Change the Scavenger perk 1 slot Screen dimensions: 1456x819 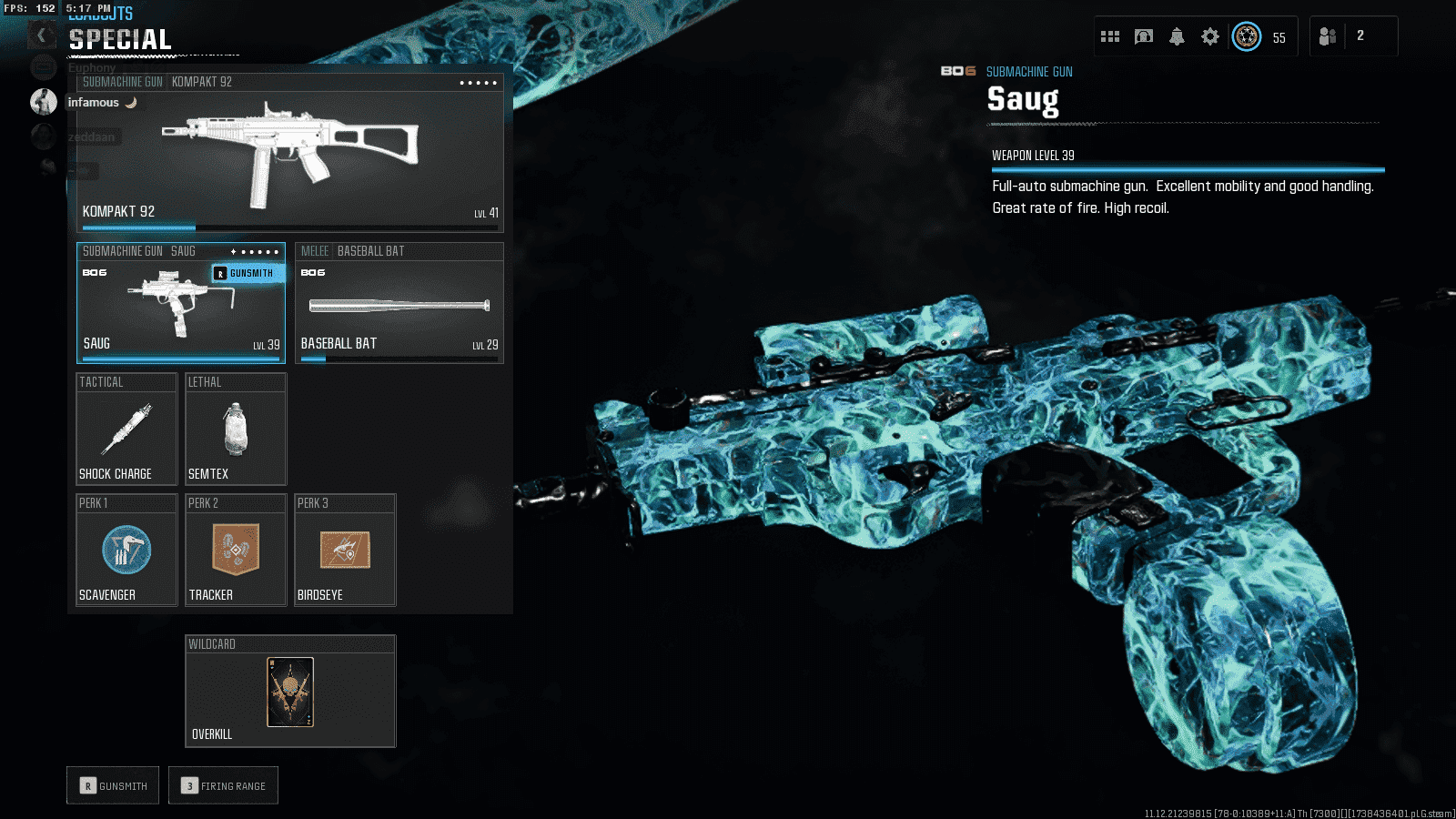coord(126,551)
